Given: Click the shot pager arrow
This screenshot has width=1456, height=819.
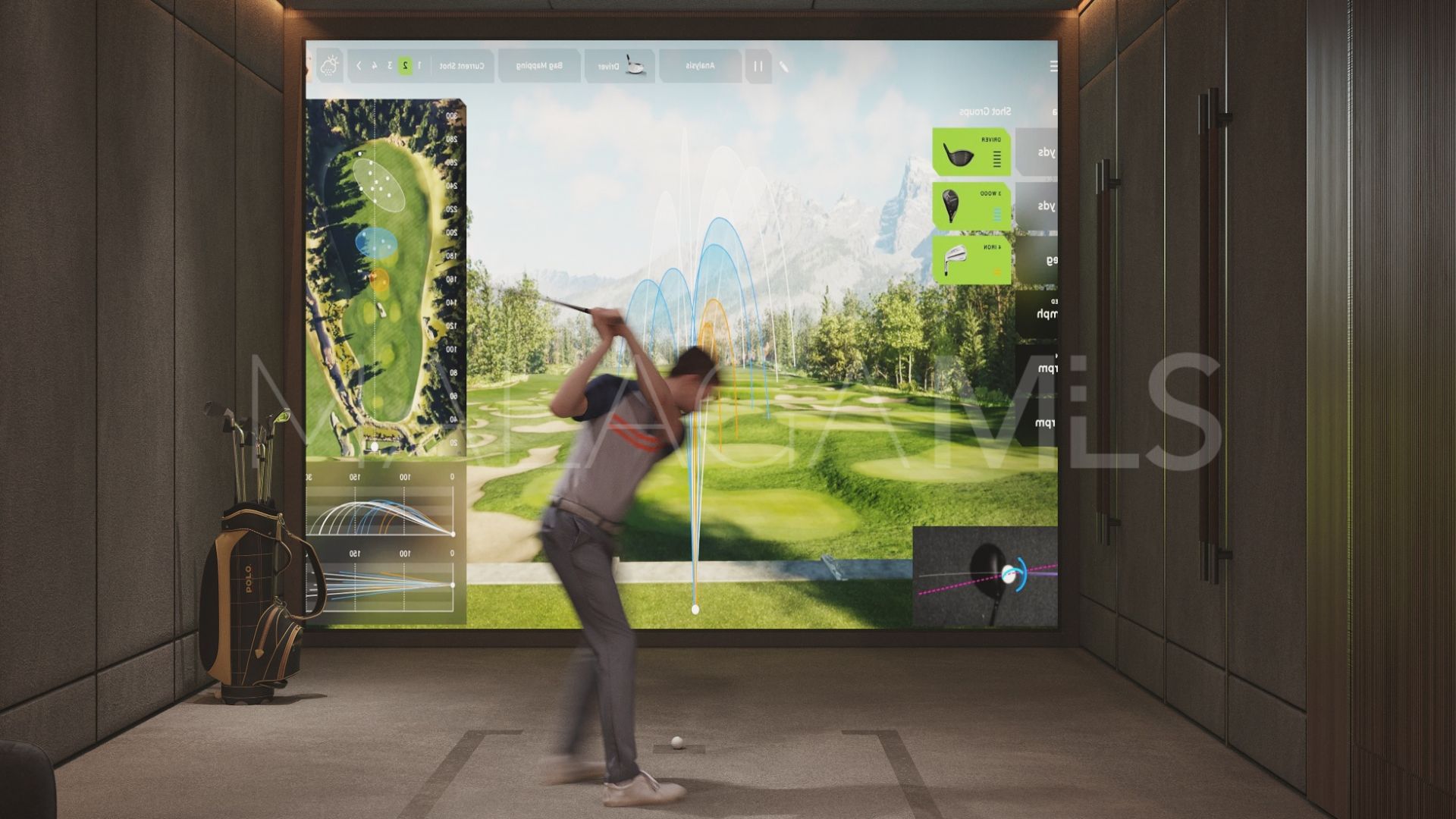Looking at the screenshot, I should (x=359, y=66).
